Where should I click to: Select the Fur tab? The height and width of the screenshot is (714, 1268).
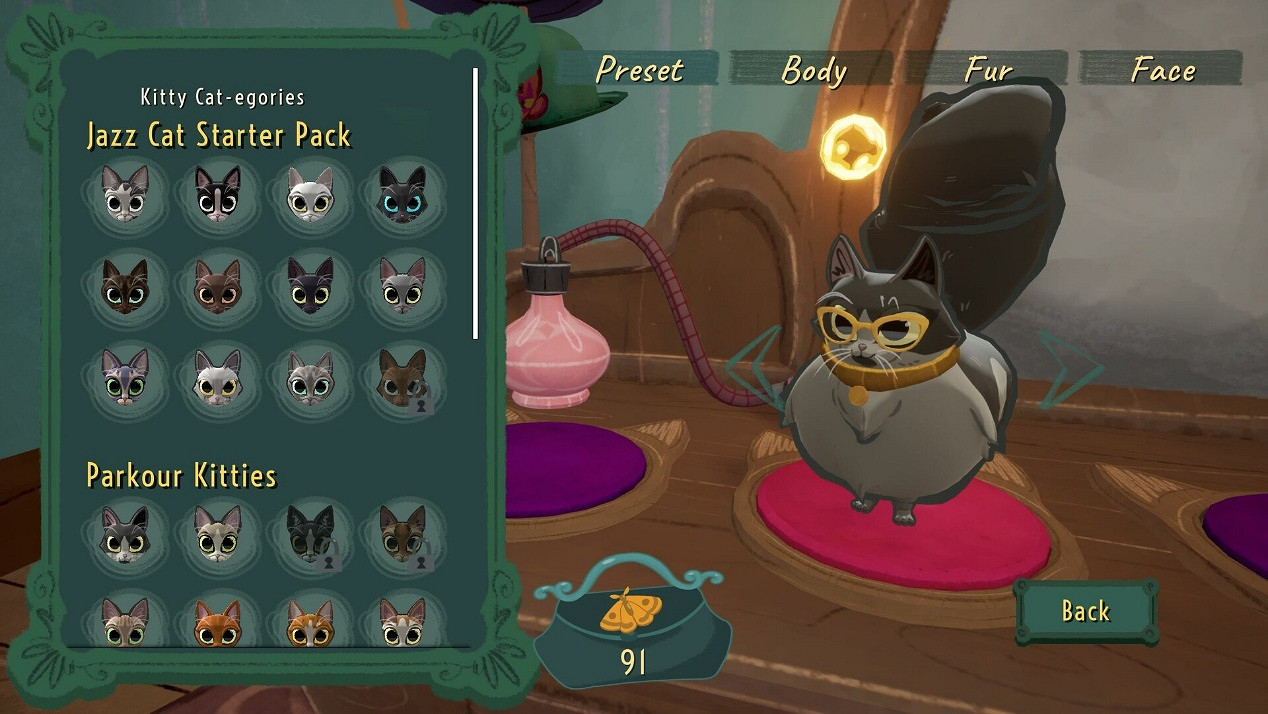click(988, 69)
